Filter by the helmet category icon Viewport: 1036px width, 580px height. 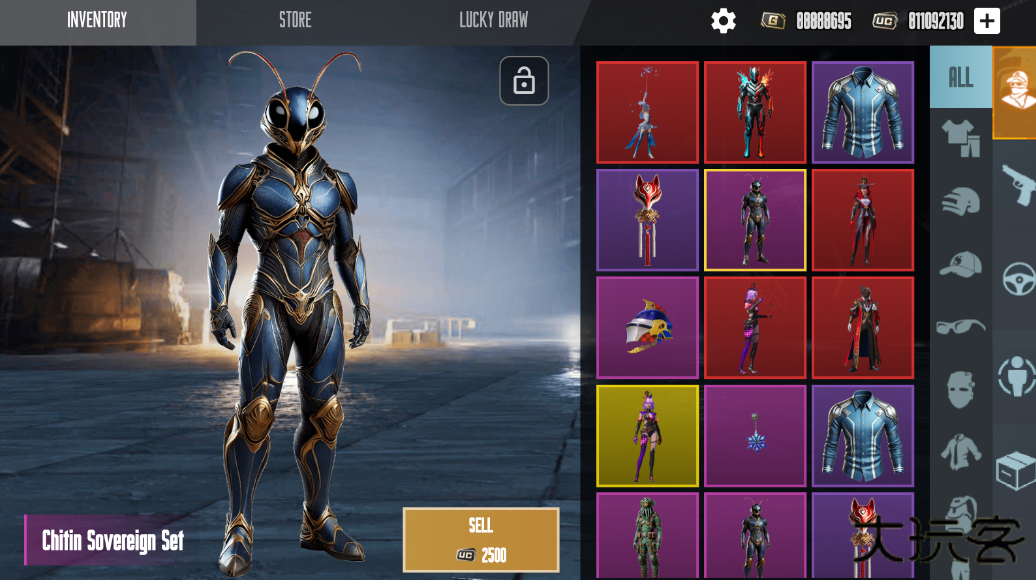pyautogui.click(x=960, y=201)
